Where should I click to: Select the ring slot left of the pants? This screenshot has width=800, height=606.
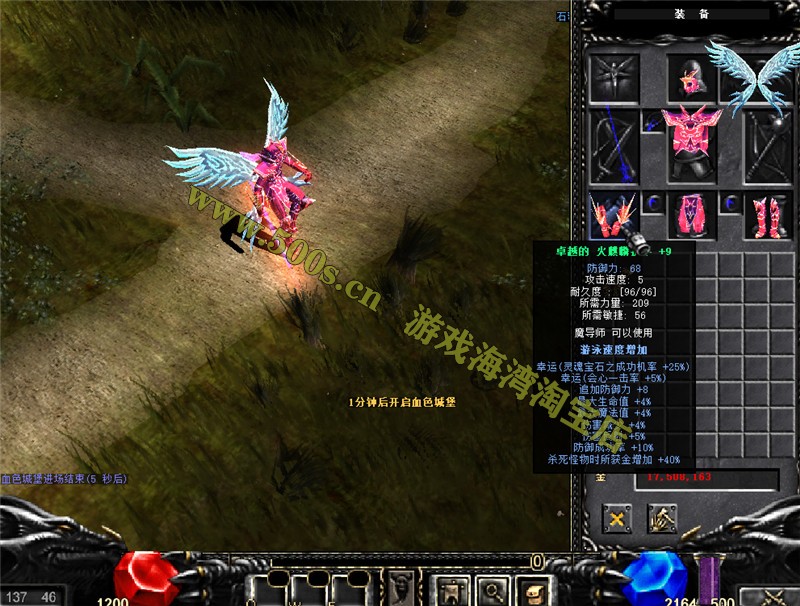point(652,203)
